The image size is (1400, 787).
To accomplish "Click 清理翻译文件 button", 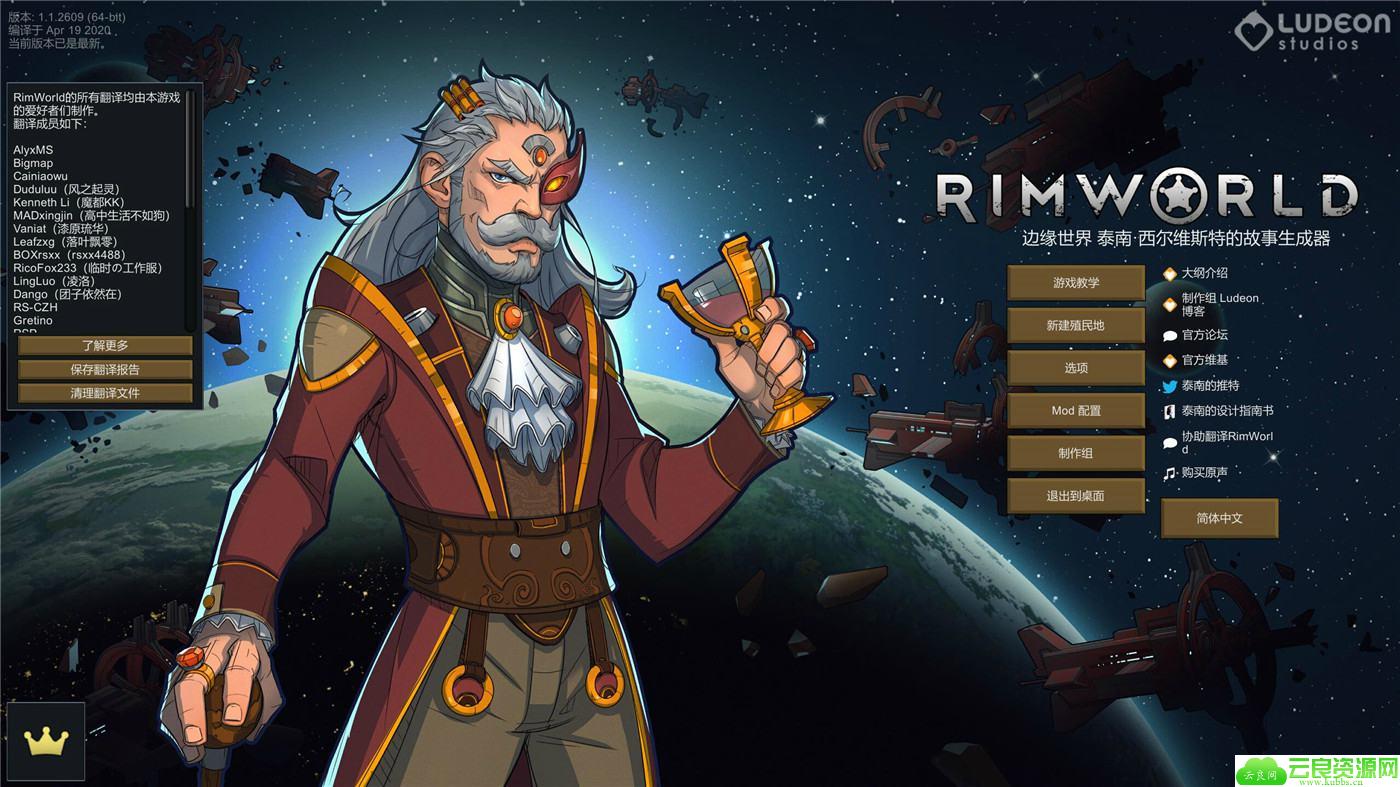I will click(x=105, y=393).
